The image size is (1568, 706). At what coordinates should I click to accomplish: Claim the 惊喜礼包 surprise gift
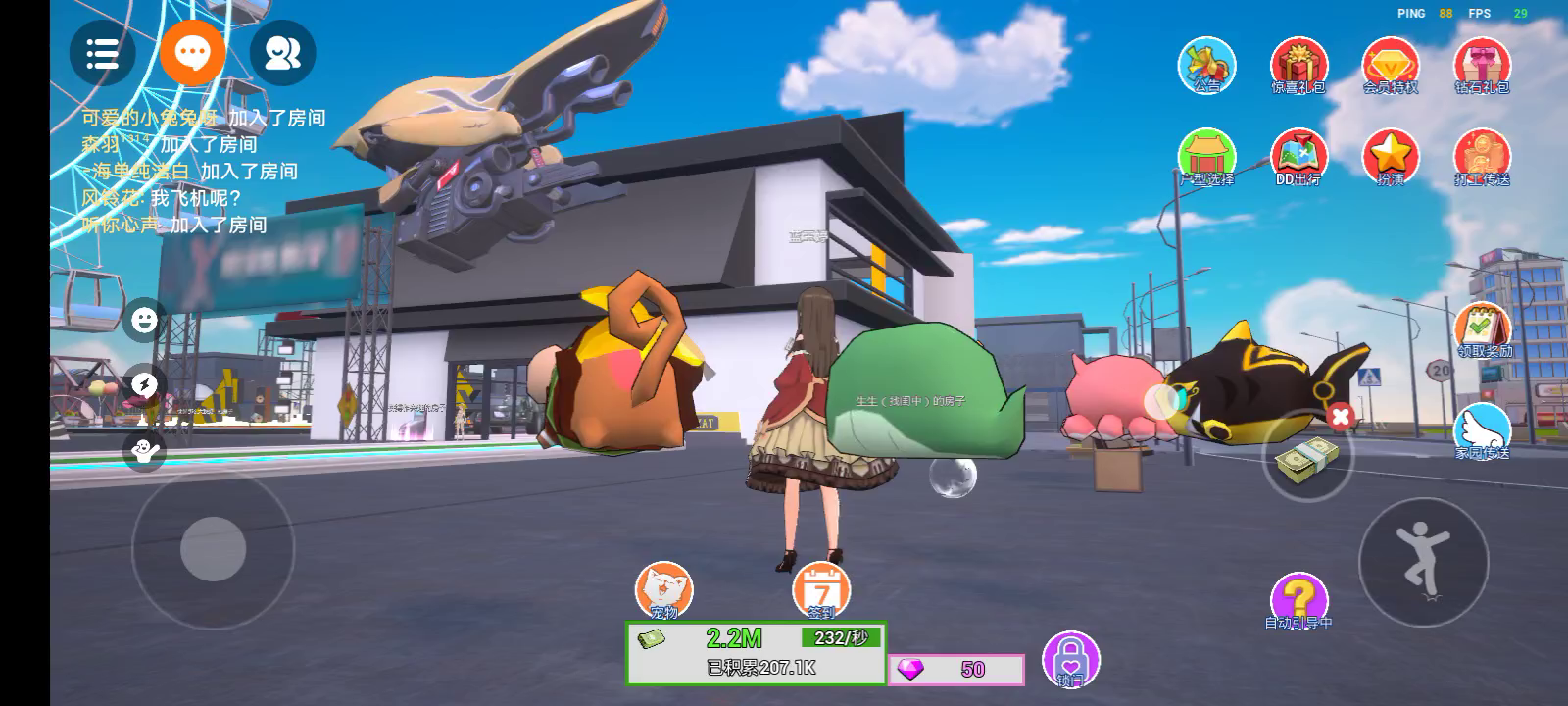(x=1298, y=66)
